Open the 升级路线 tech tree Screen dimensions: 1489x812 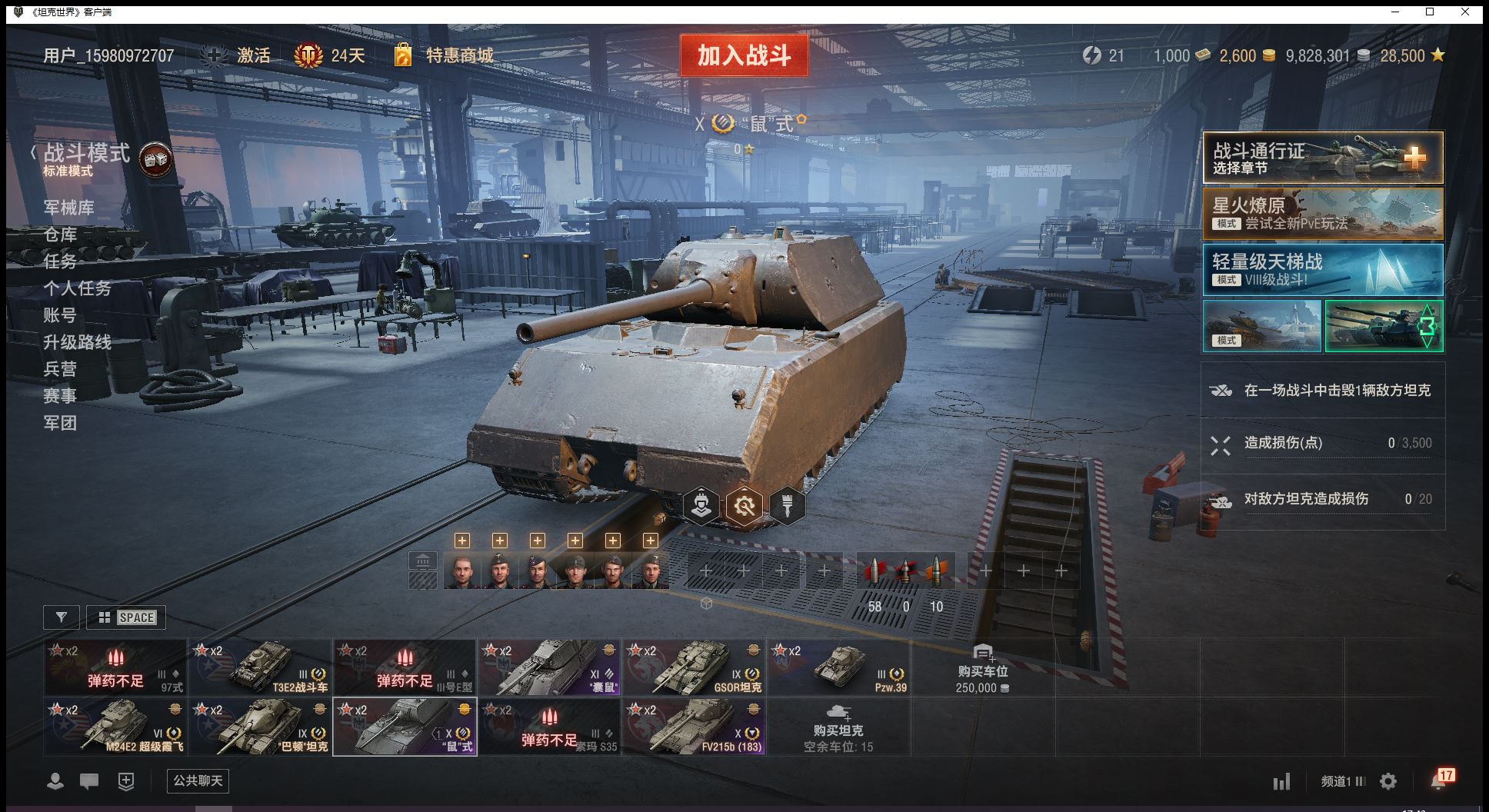[77, 342]
